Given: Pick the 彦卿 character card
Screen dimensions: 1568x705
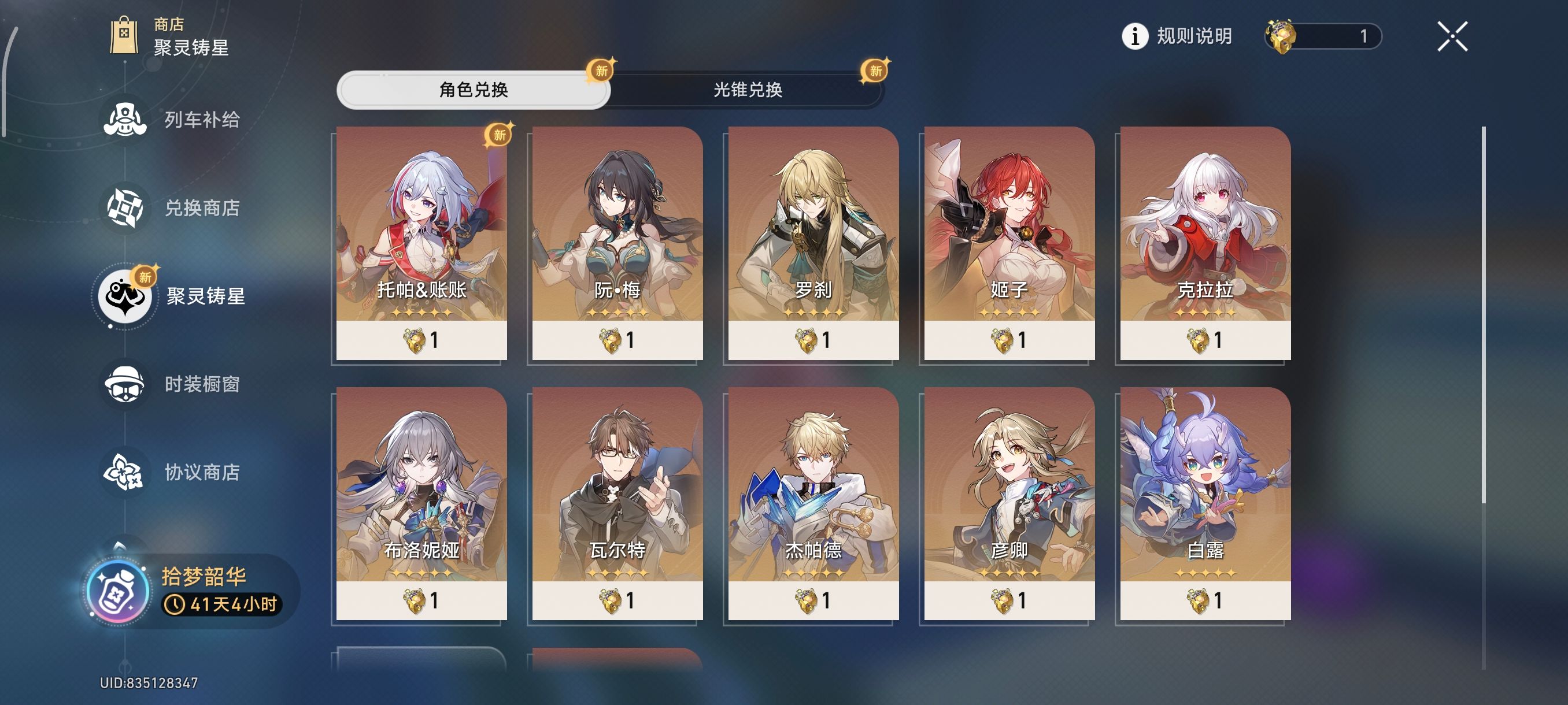Looking at the screenshot, I should [x=1009, y=504].
